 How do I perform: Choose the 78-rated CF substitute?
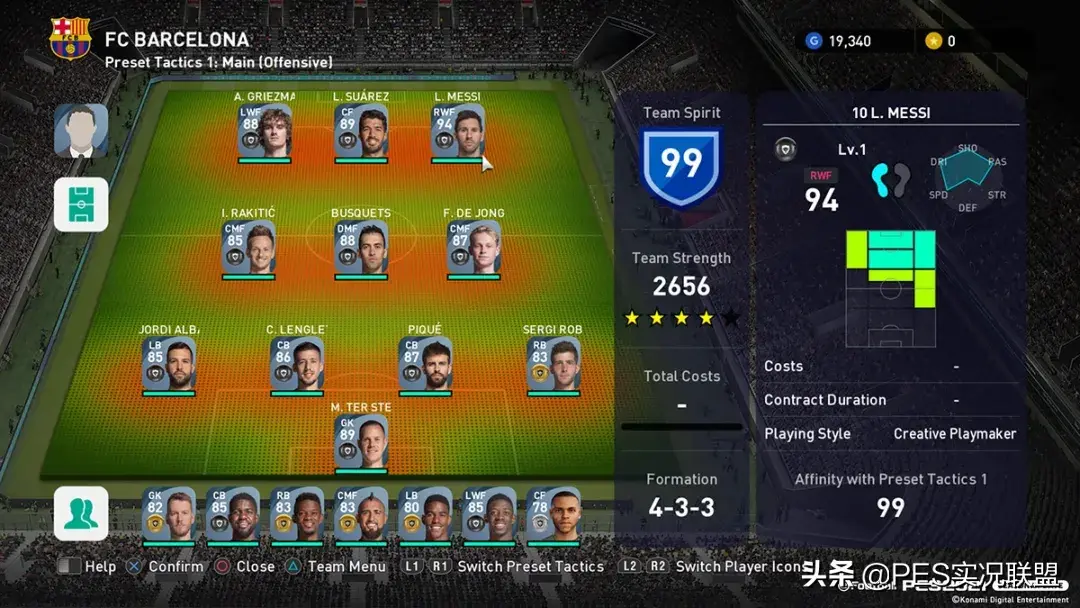pyautogui.click(x=553, y=514)
